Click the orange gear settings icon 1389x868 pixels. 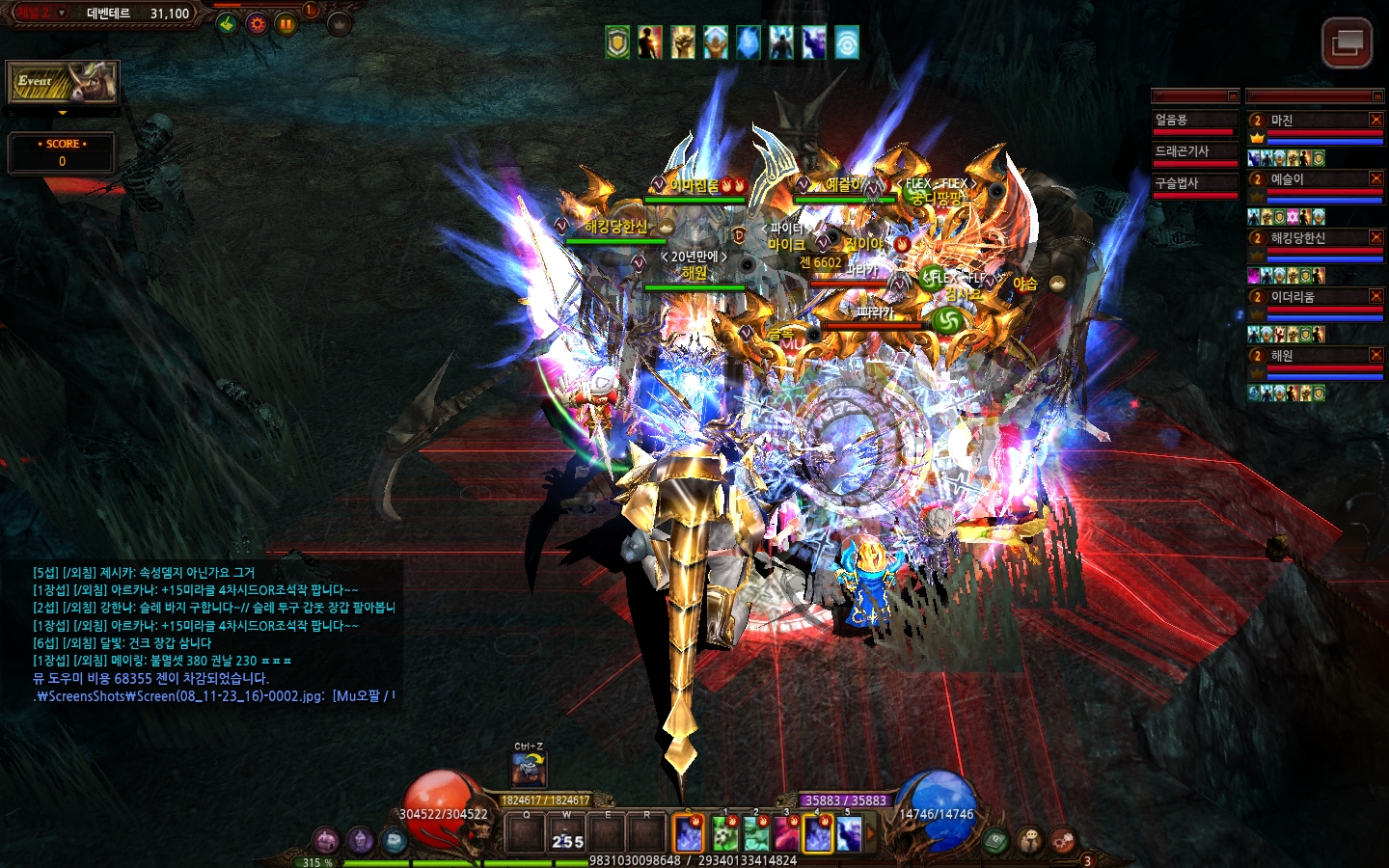257,24
